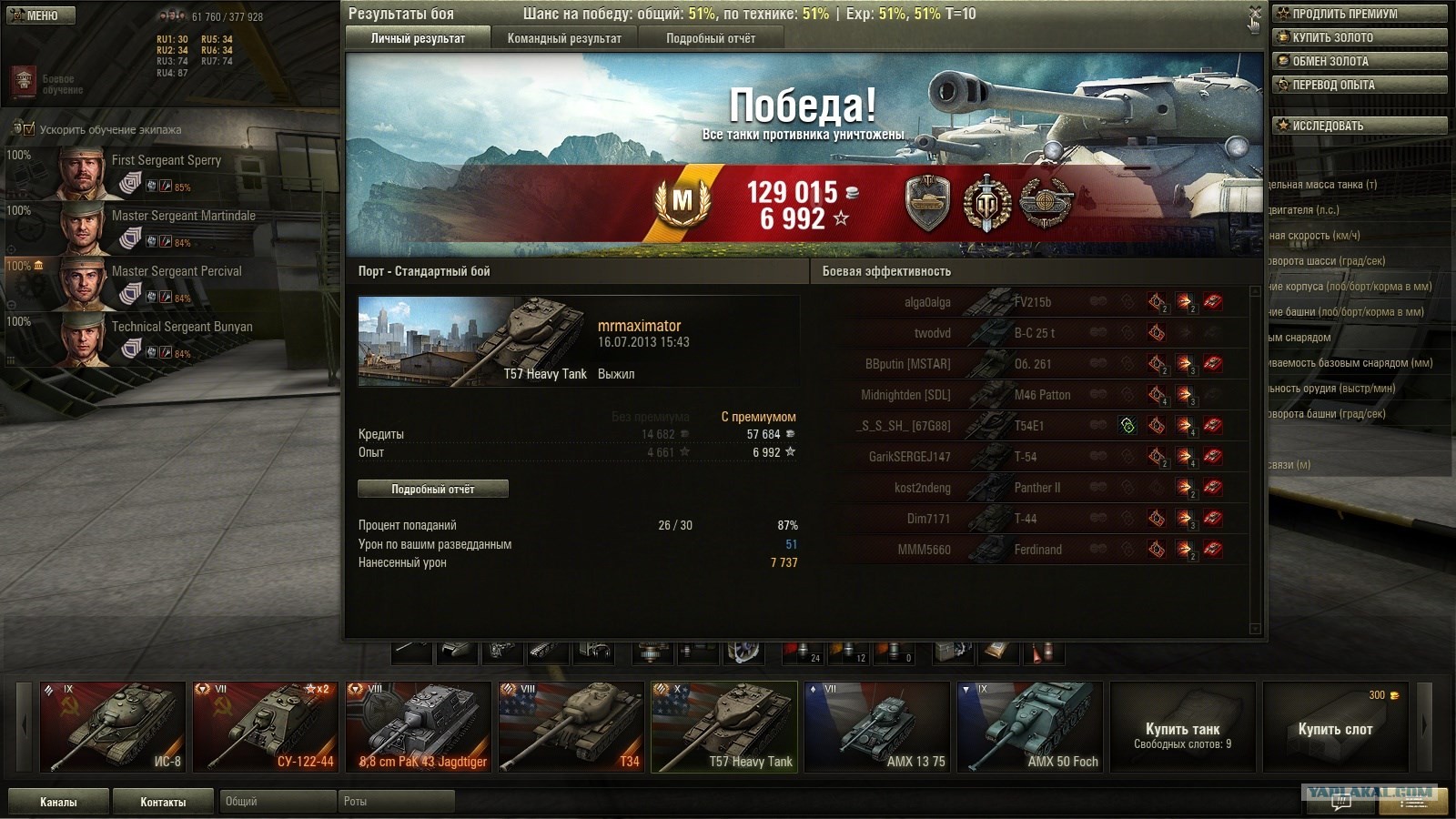
Task: Select the T34 tank
Action: tap(571, 727)
